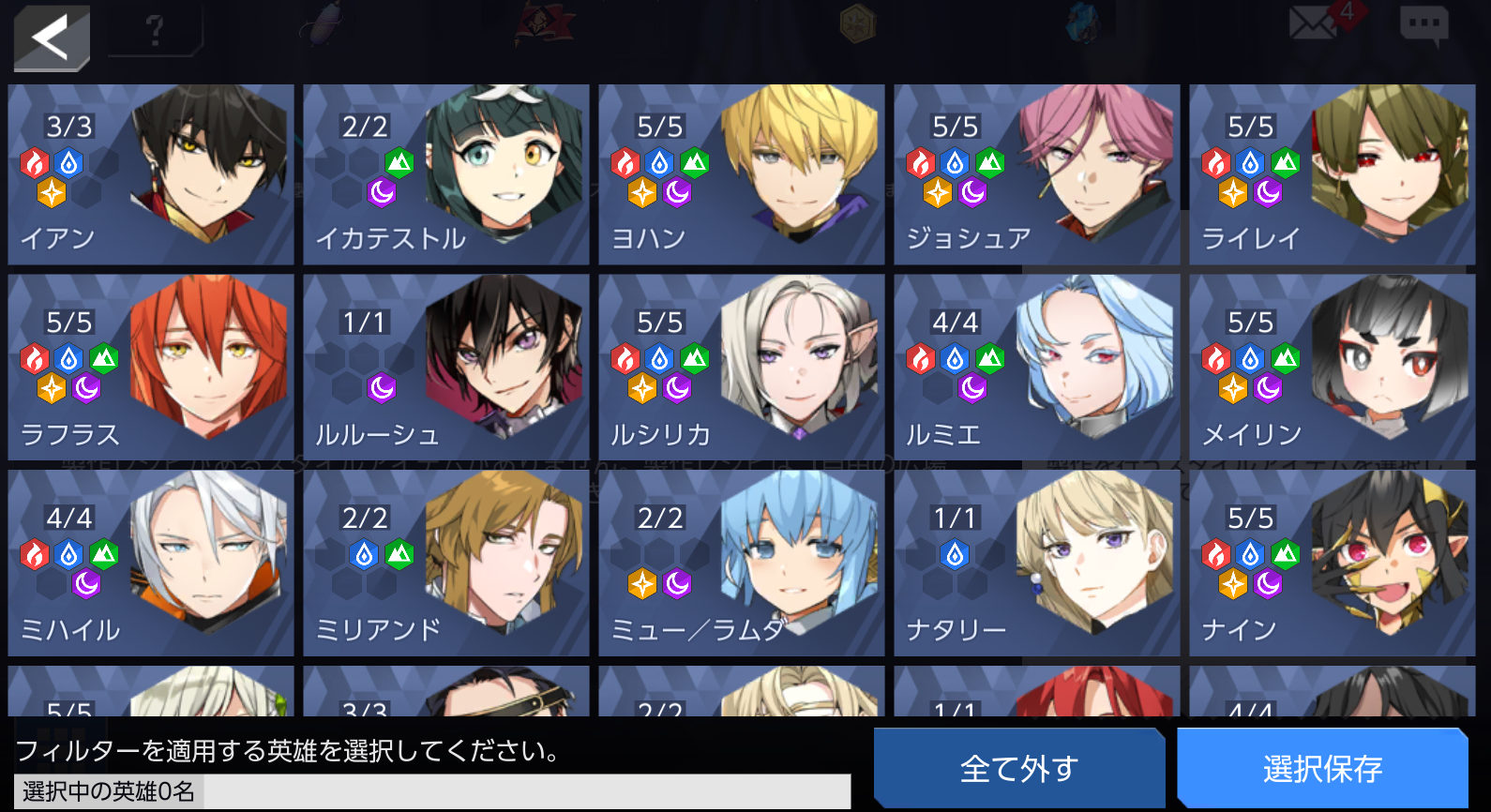The height and width of the screenshot is (812, 1491).
Task: Pick ヨハン from the hero grid
Action: pos(741,174)
